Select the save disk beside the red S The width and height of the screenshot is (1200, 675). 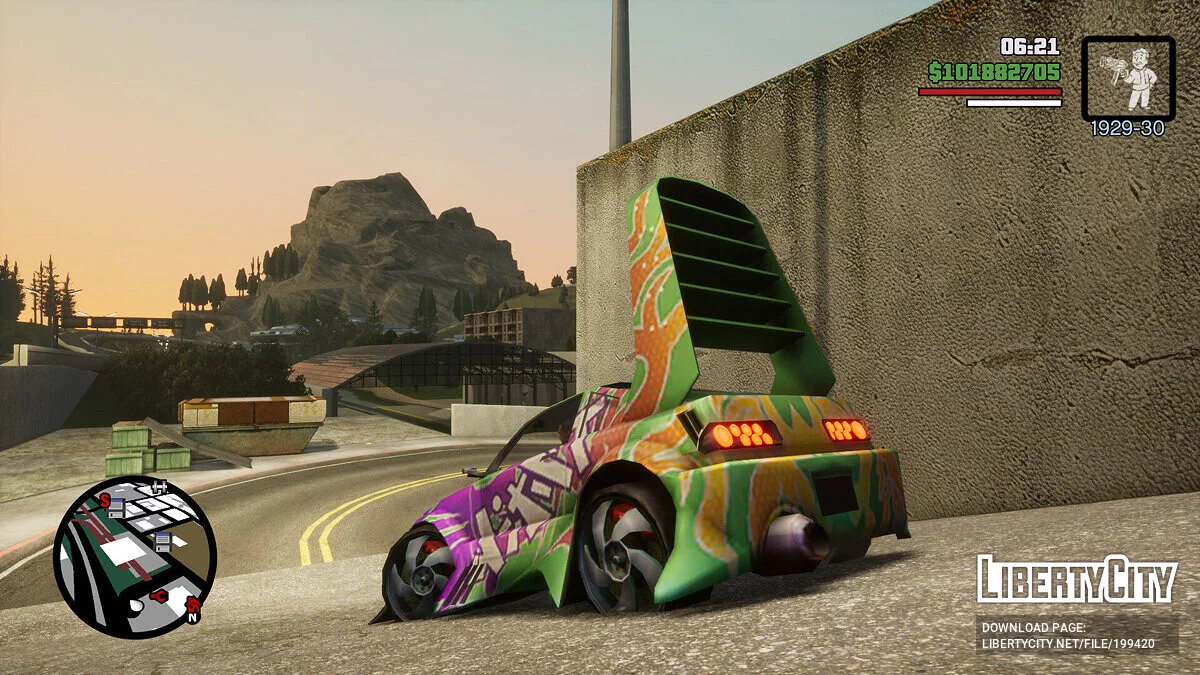tap(118, 508)
